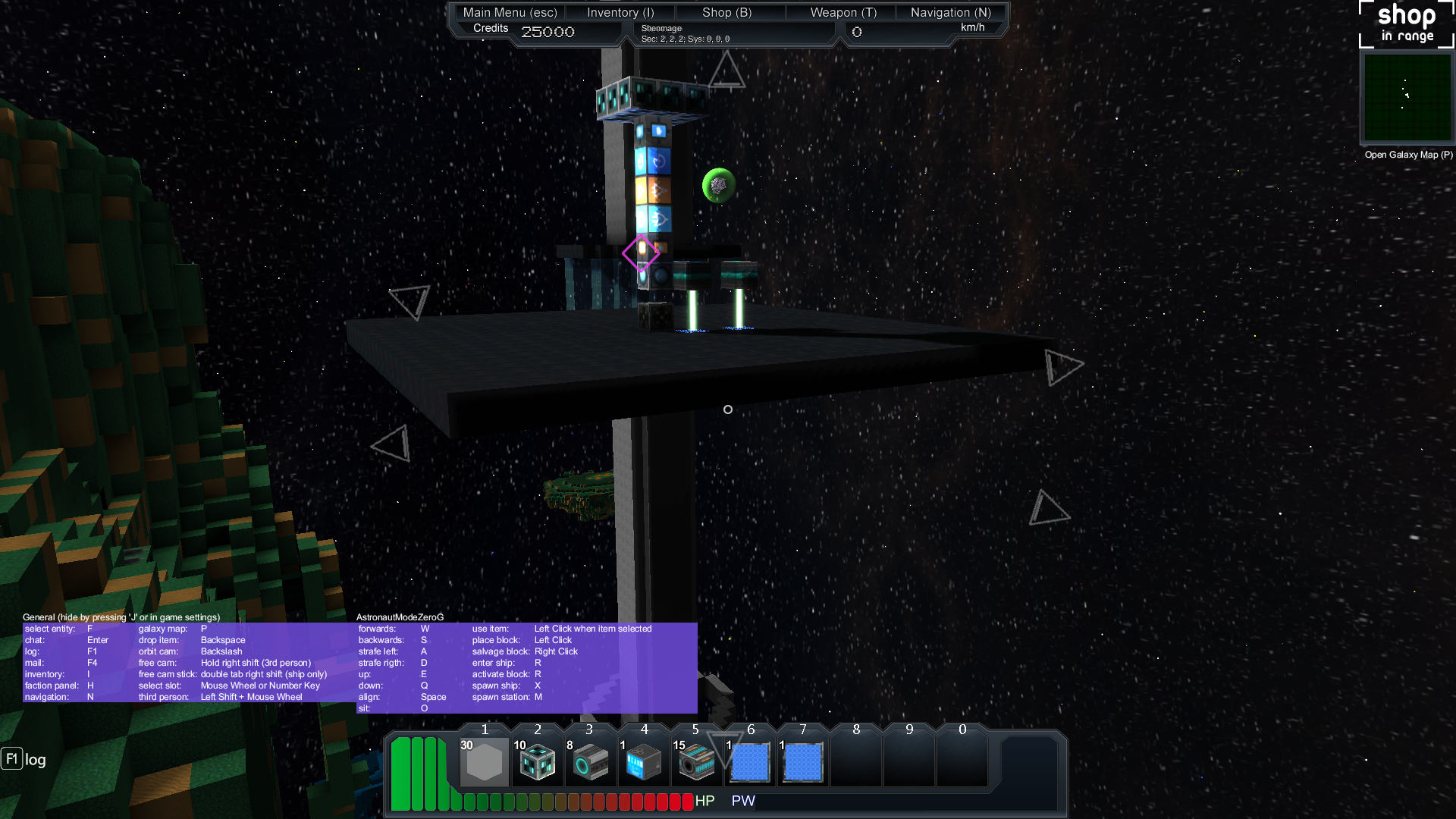Select the blue square item in slot 6
Image resolution: width=1456 pixels, height=819 pixels.
(749, 761)
